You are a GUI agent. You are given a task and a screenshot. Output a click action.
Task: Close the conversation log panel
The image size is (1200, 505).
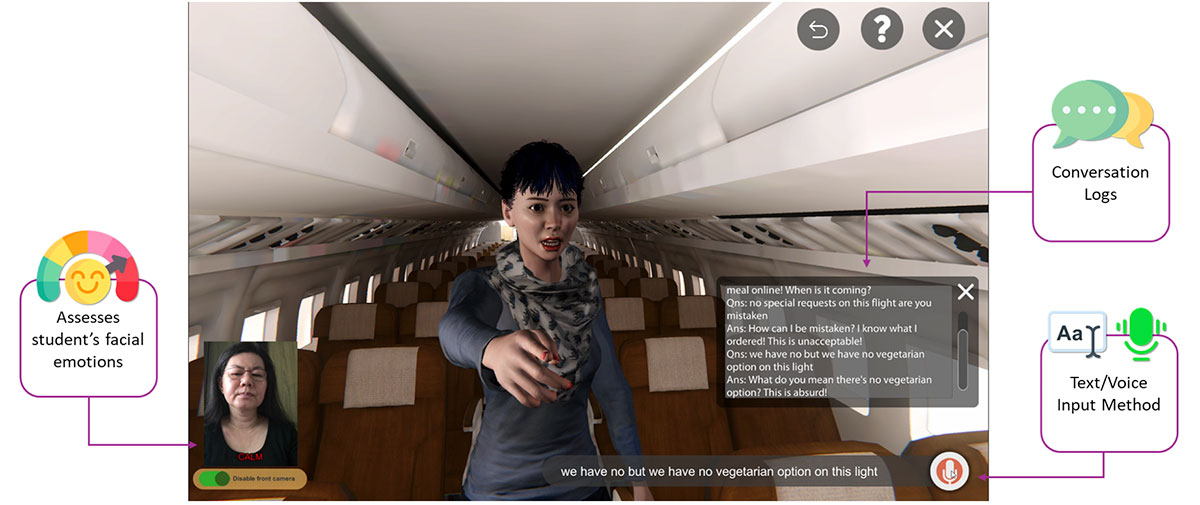point(965,292)
